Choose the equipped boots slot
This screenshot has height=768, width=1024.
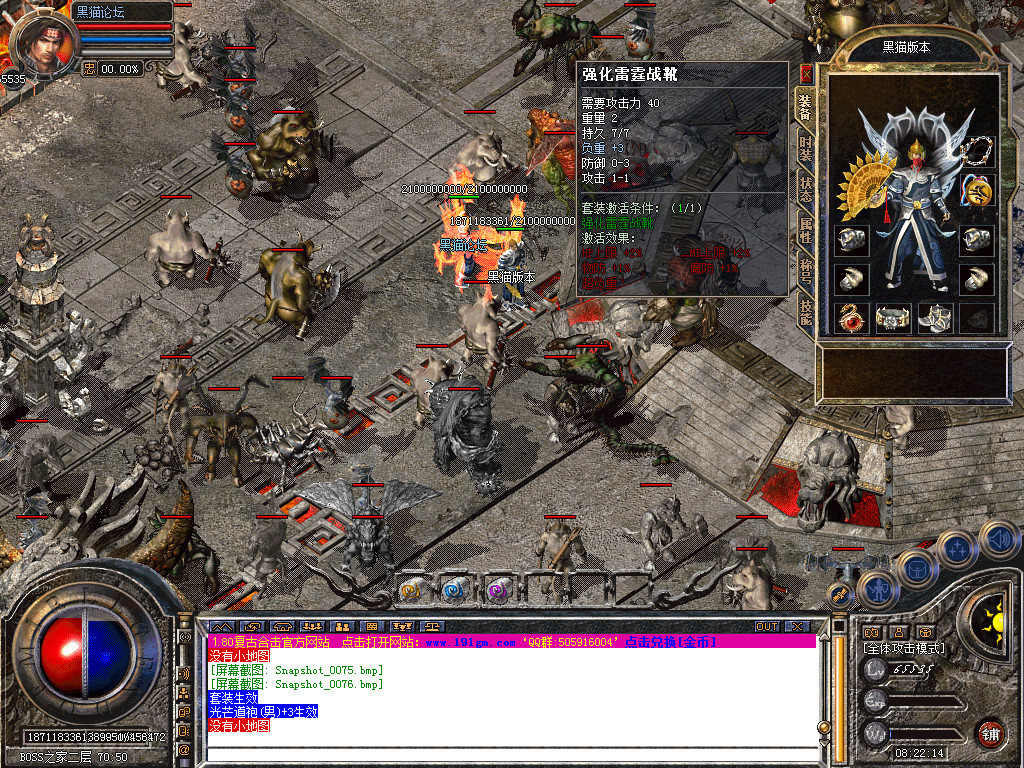934,318
